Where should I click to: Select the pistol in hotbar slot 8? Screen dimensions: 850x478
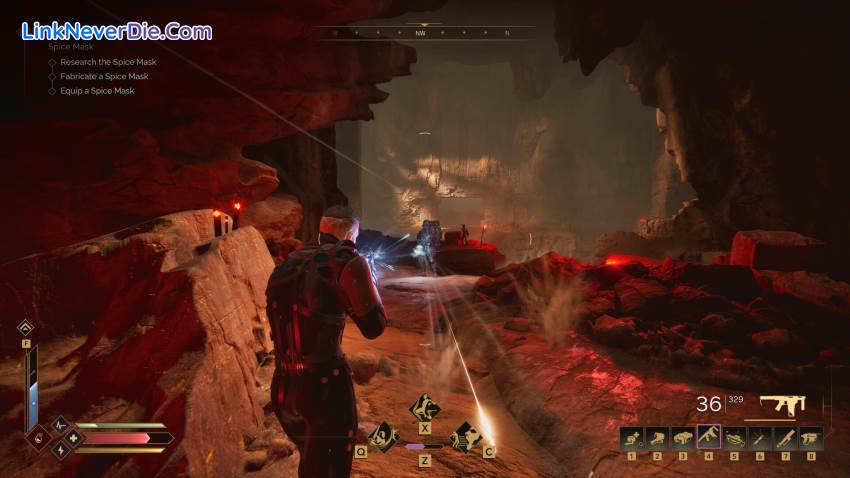point(811,437)
